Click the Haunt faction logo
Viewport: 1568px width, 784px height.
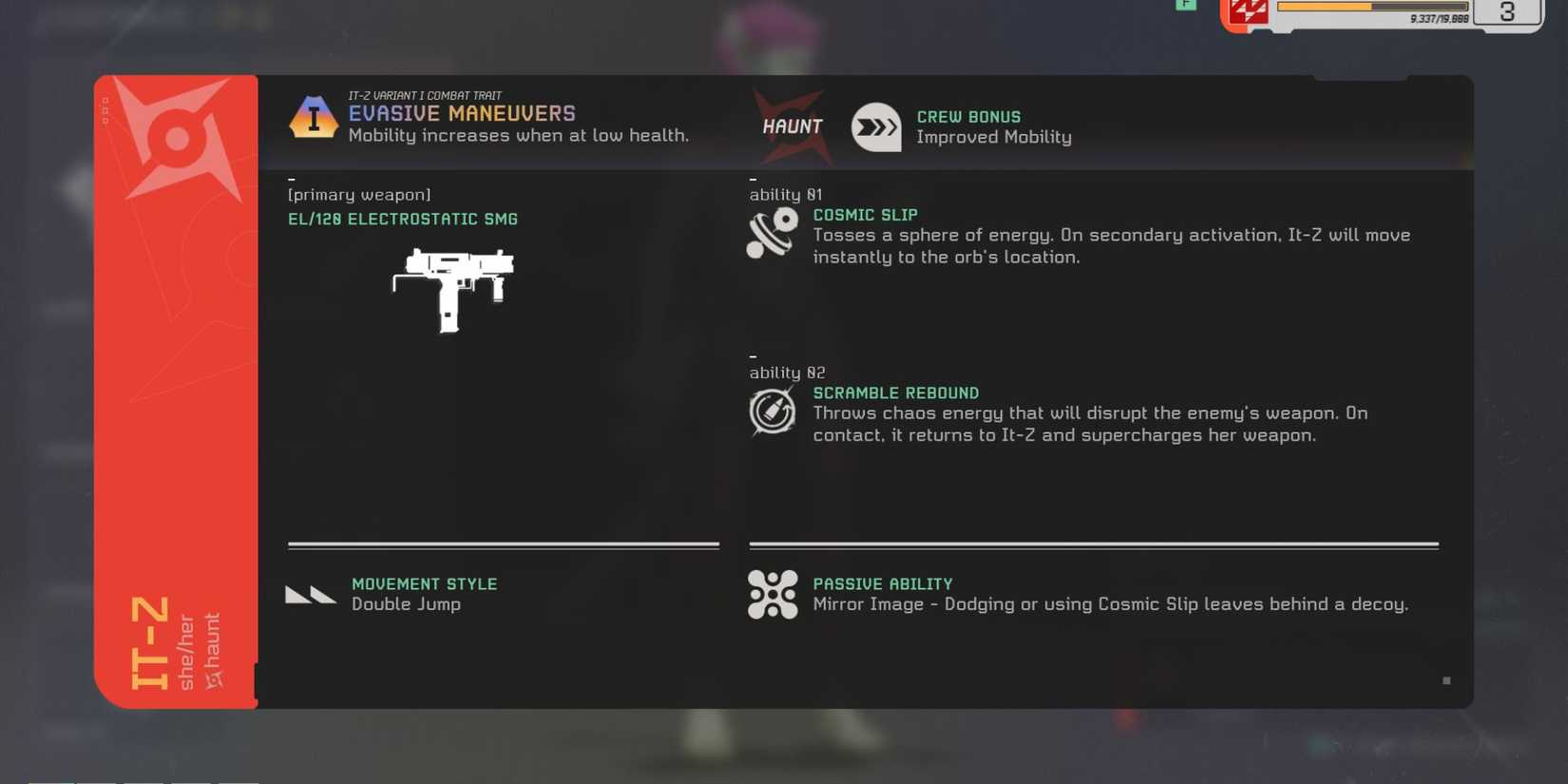pyautogui.click(x=792, y=124)
